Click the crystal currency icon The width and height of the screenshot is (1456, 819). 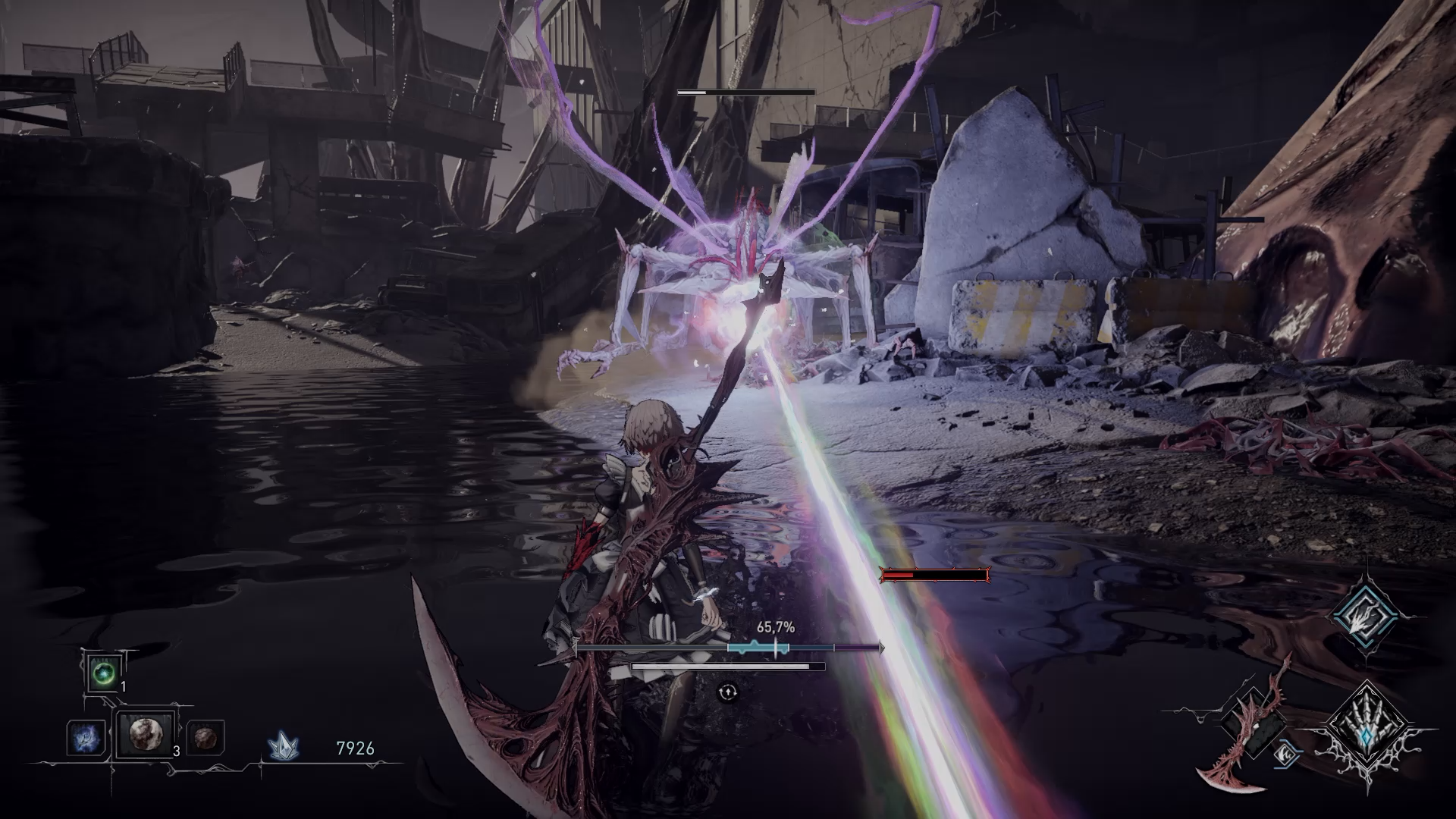pyautogui.click(x=284, y=748)
